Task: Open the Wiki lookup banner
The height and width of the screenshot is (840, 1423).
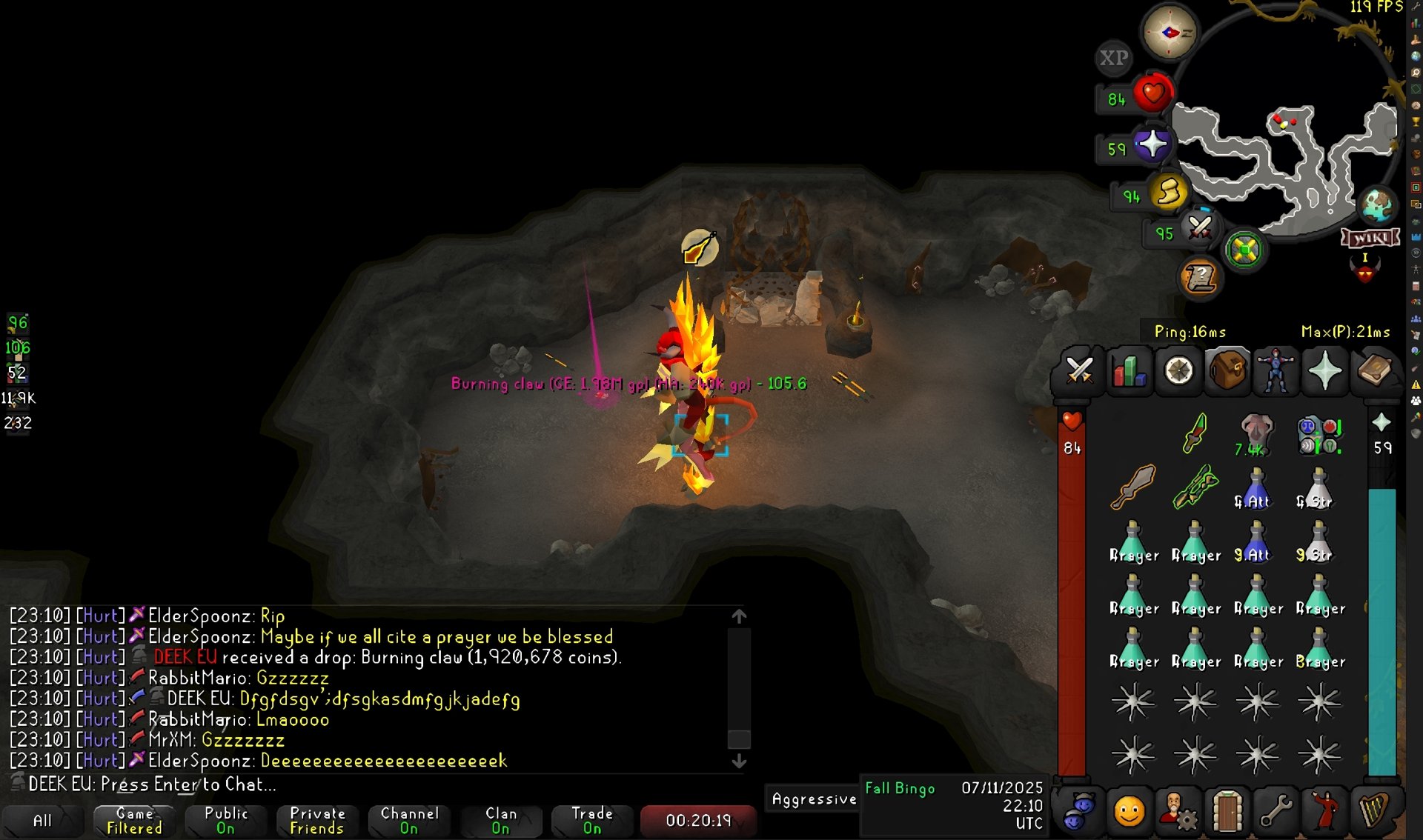Action: (1370, 238)
